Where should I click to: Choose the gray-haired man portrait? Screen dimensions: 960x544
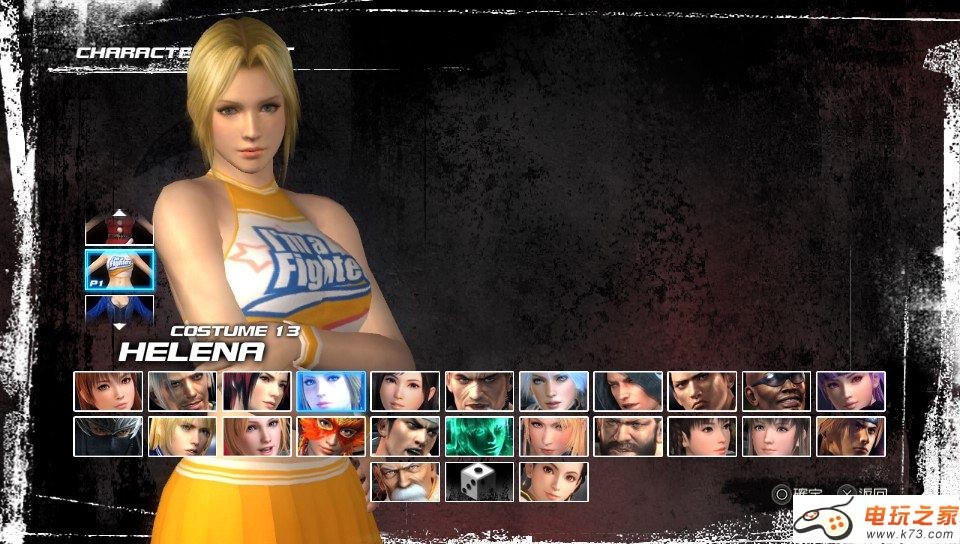coord(182,391)
